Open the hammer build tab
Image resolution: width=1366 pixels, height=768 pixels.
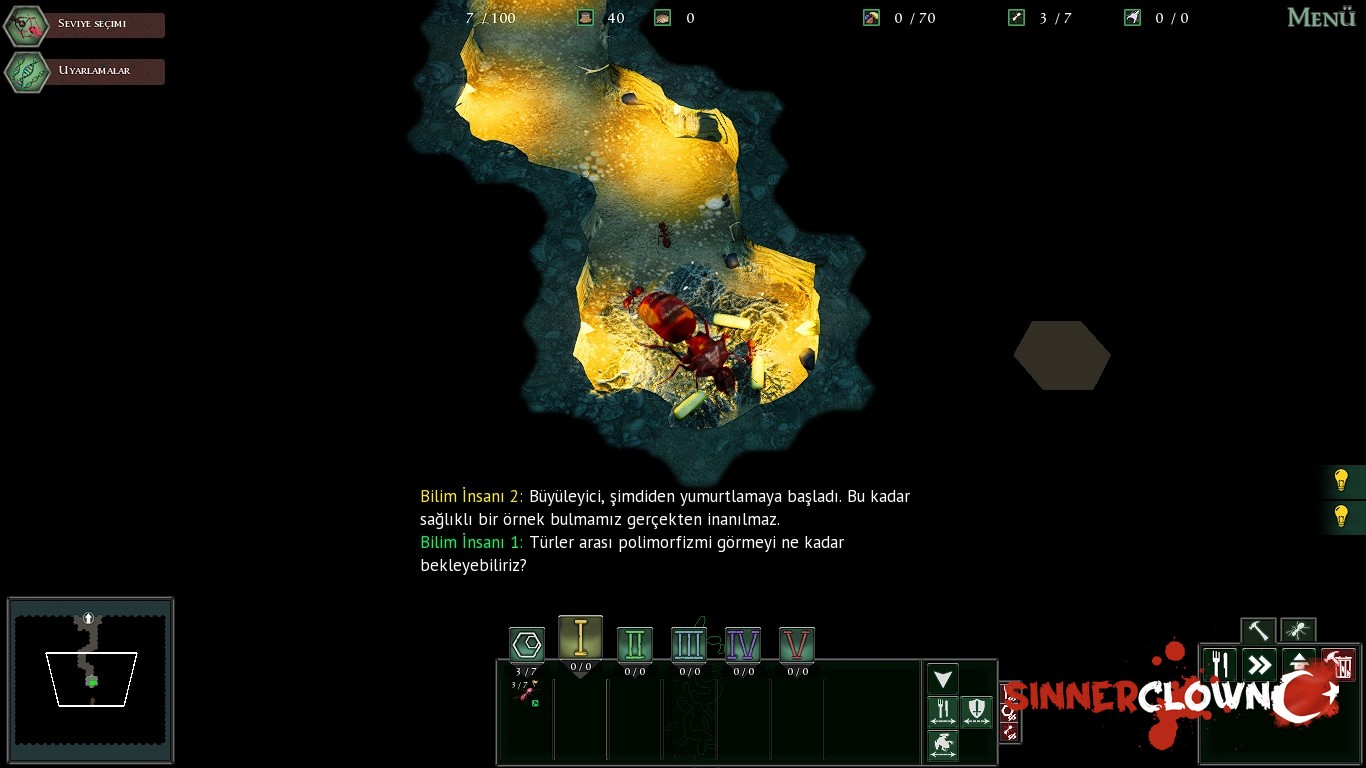(x=1258, y=631)
